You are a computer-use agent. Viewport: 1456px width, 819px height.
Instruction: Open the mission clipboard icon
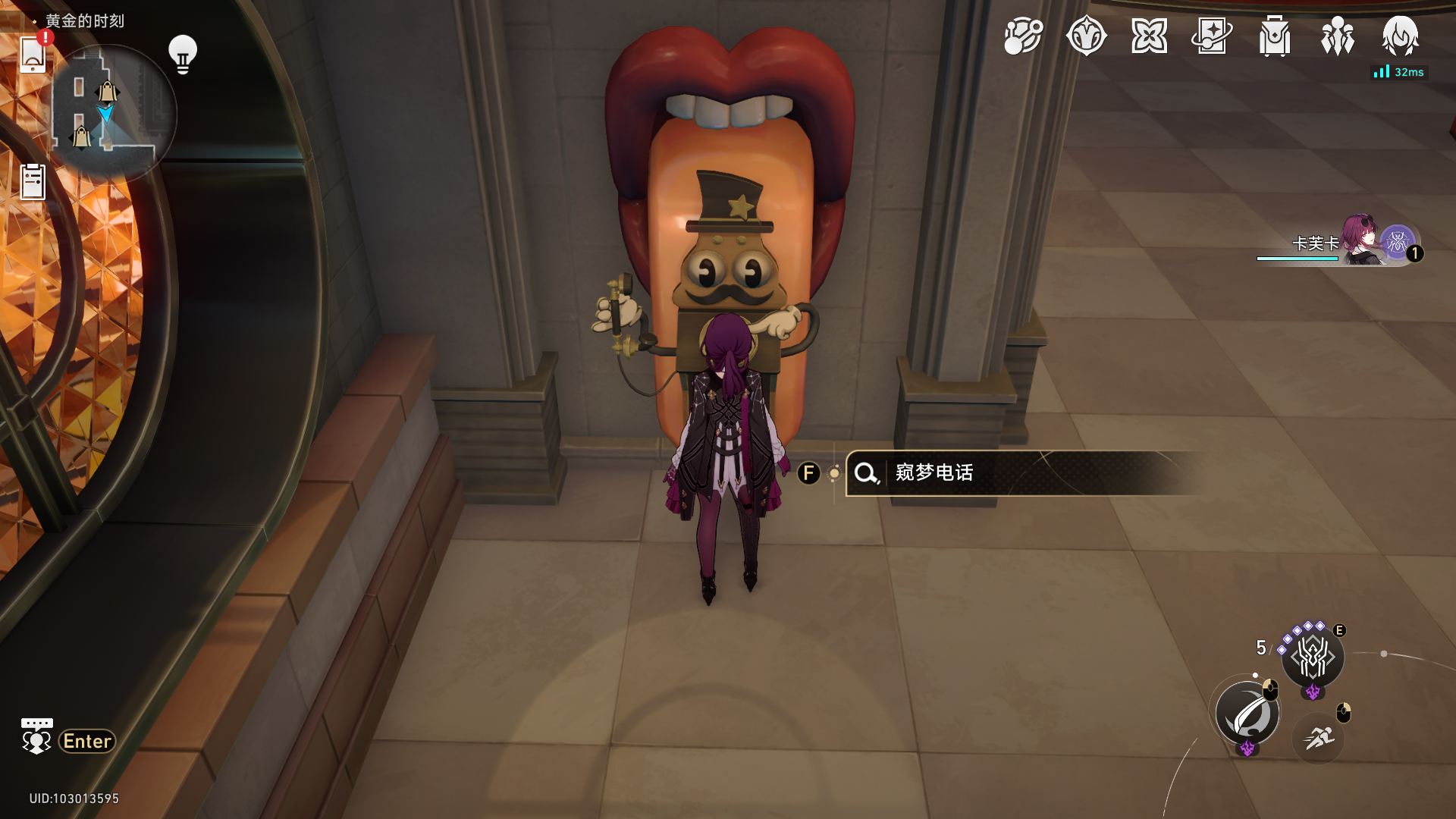33,182
